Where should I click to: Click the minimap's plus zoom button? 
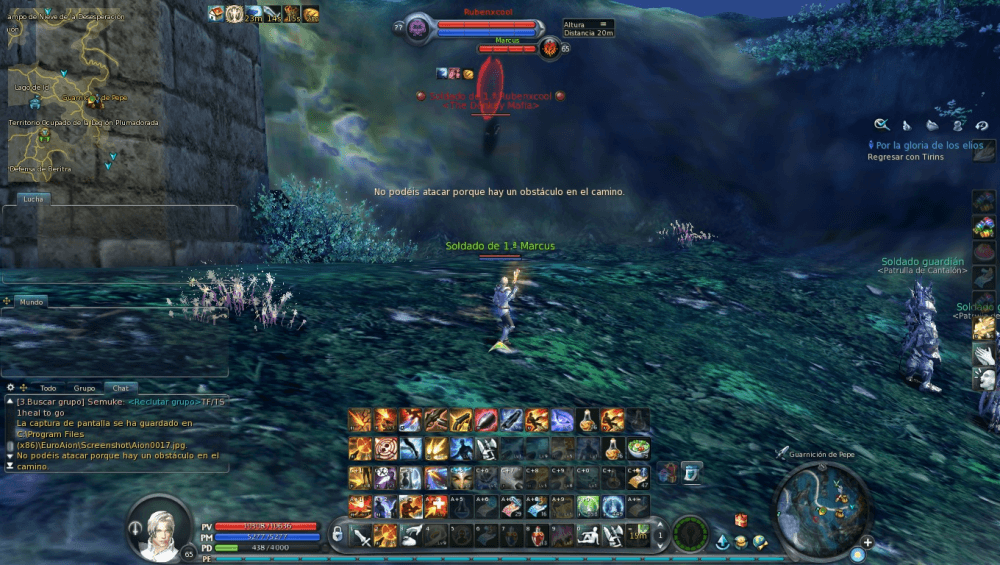(867, 543)
